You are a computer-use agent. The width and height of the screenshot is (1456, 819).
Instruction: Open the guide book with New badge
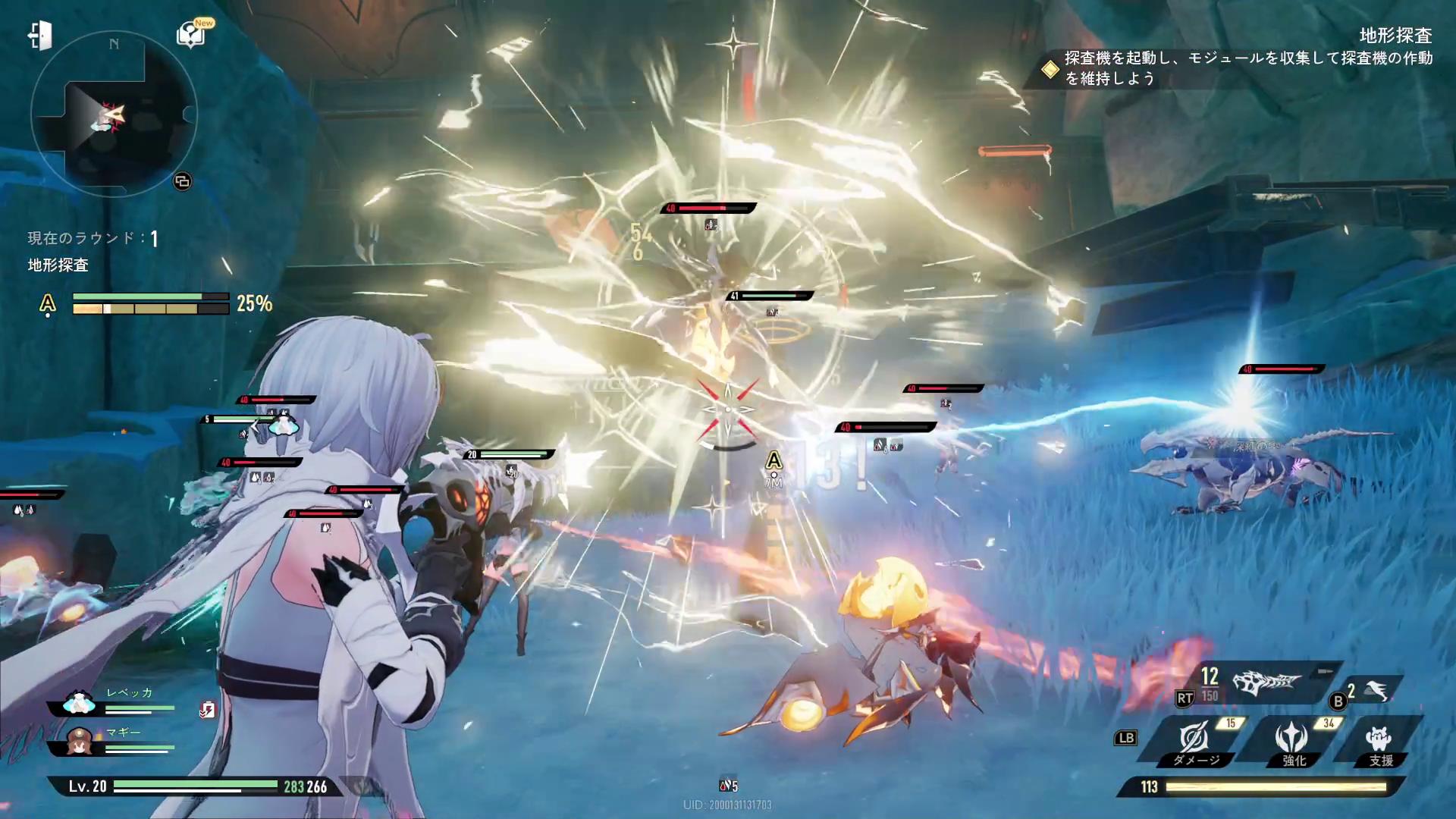pos(190,35)
